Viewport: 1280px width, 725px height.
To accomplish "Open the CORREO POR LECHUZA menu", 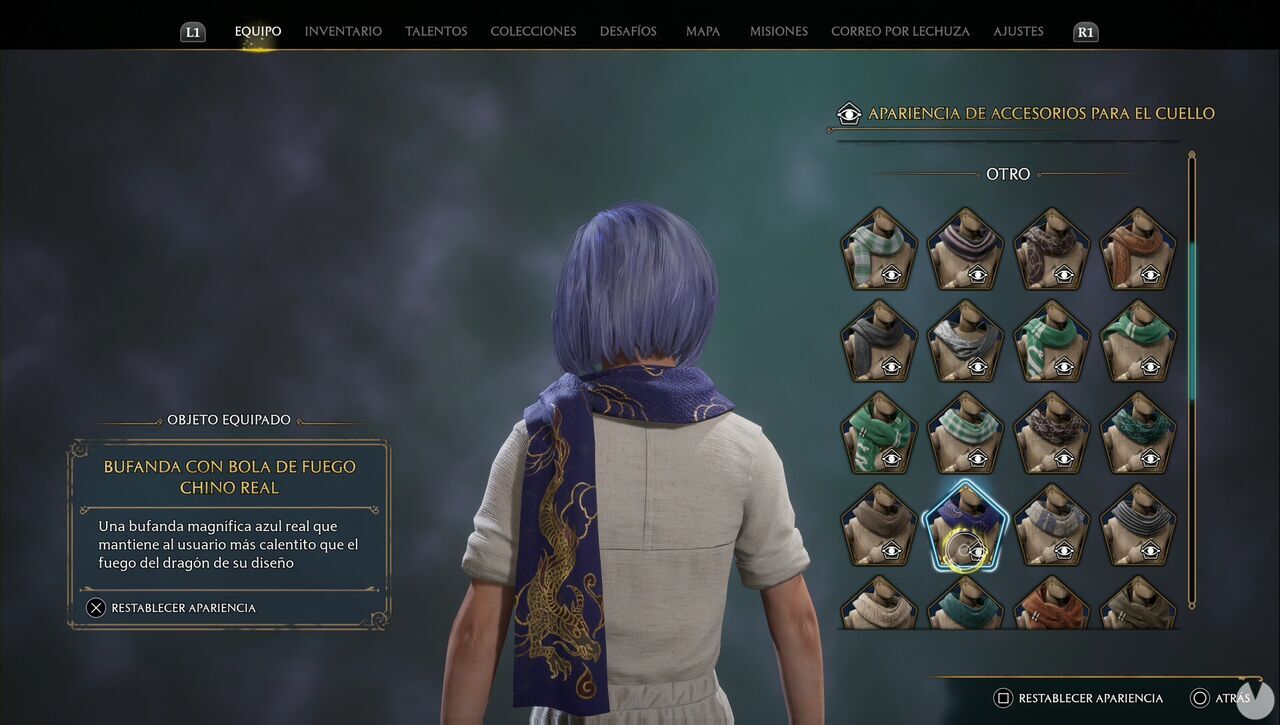I will tap(899, 31).
